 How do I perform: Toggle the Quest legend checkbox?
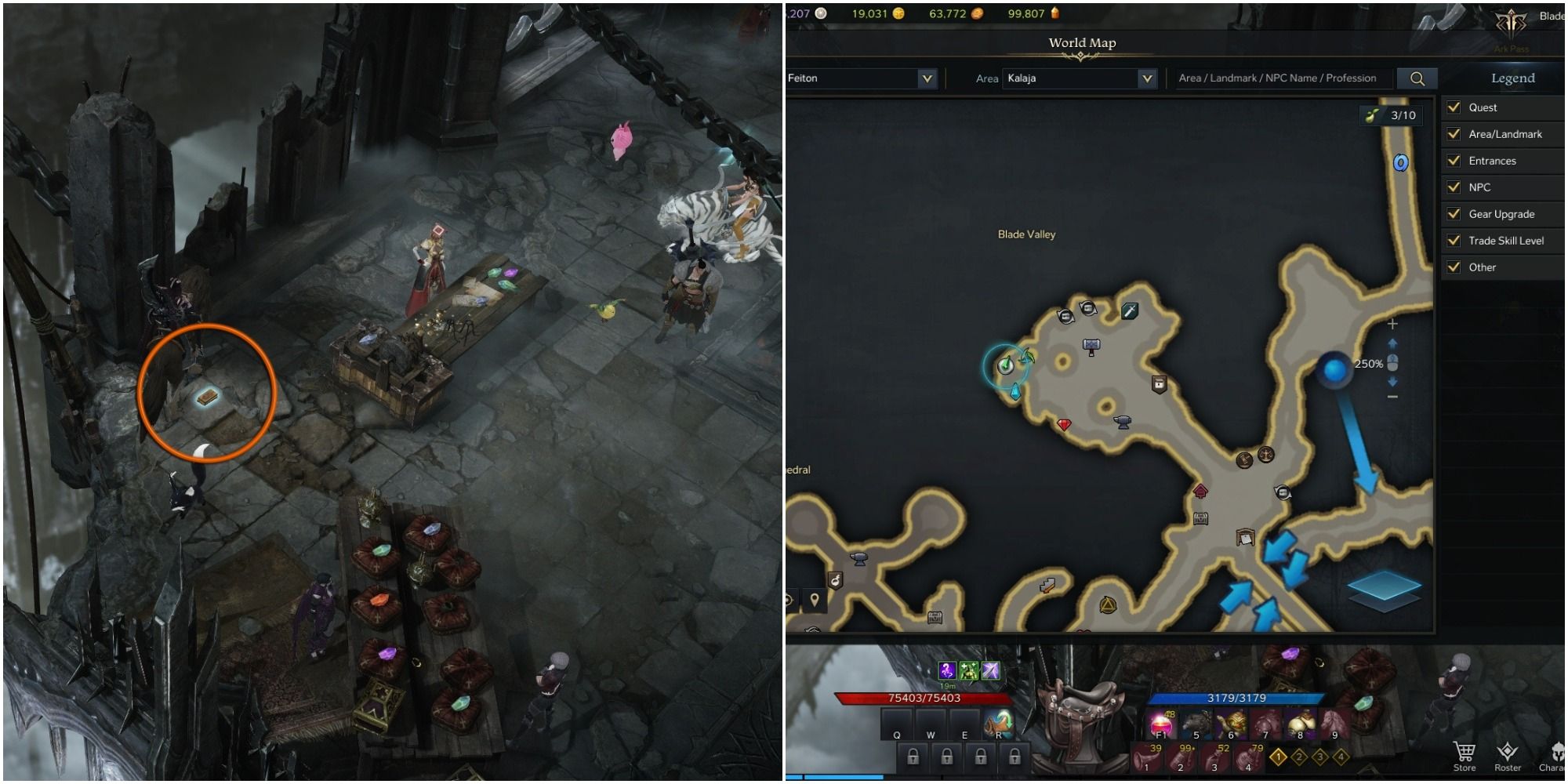point(1454,107)
